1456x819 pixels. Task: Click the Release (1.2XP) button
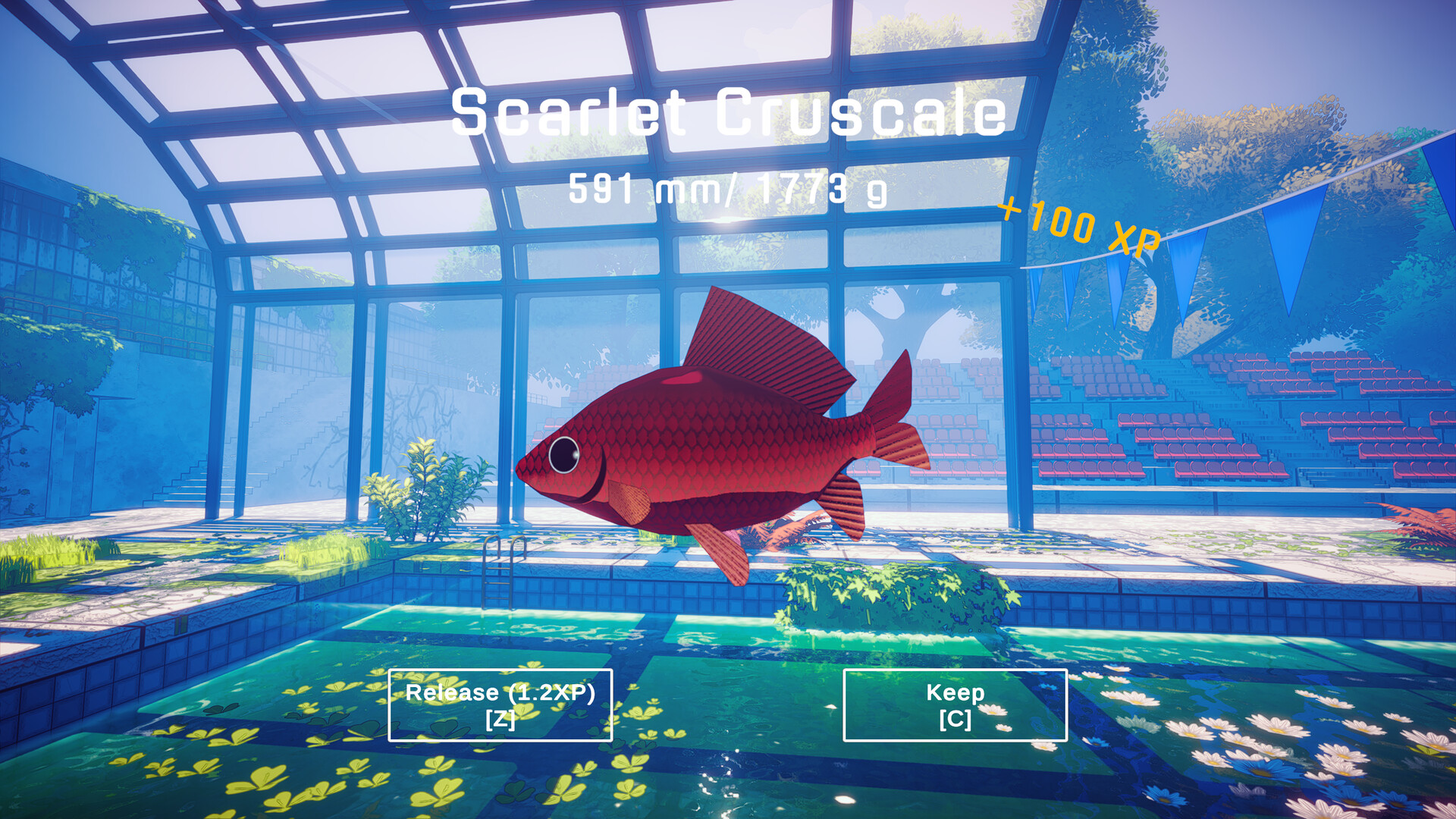(500, 705)
